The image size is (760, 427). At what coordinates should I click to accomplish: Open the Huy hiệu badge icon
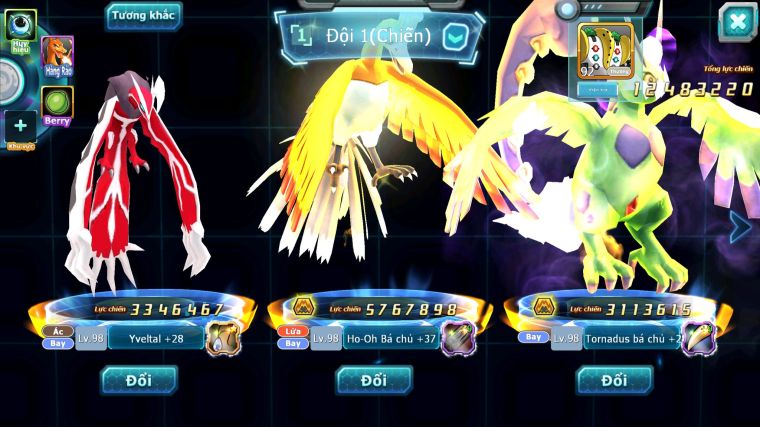(20, 26)
